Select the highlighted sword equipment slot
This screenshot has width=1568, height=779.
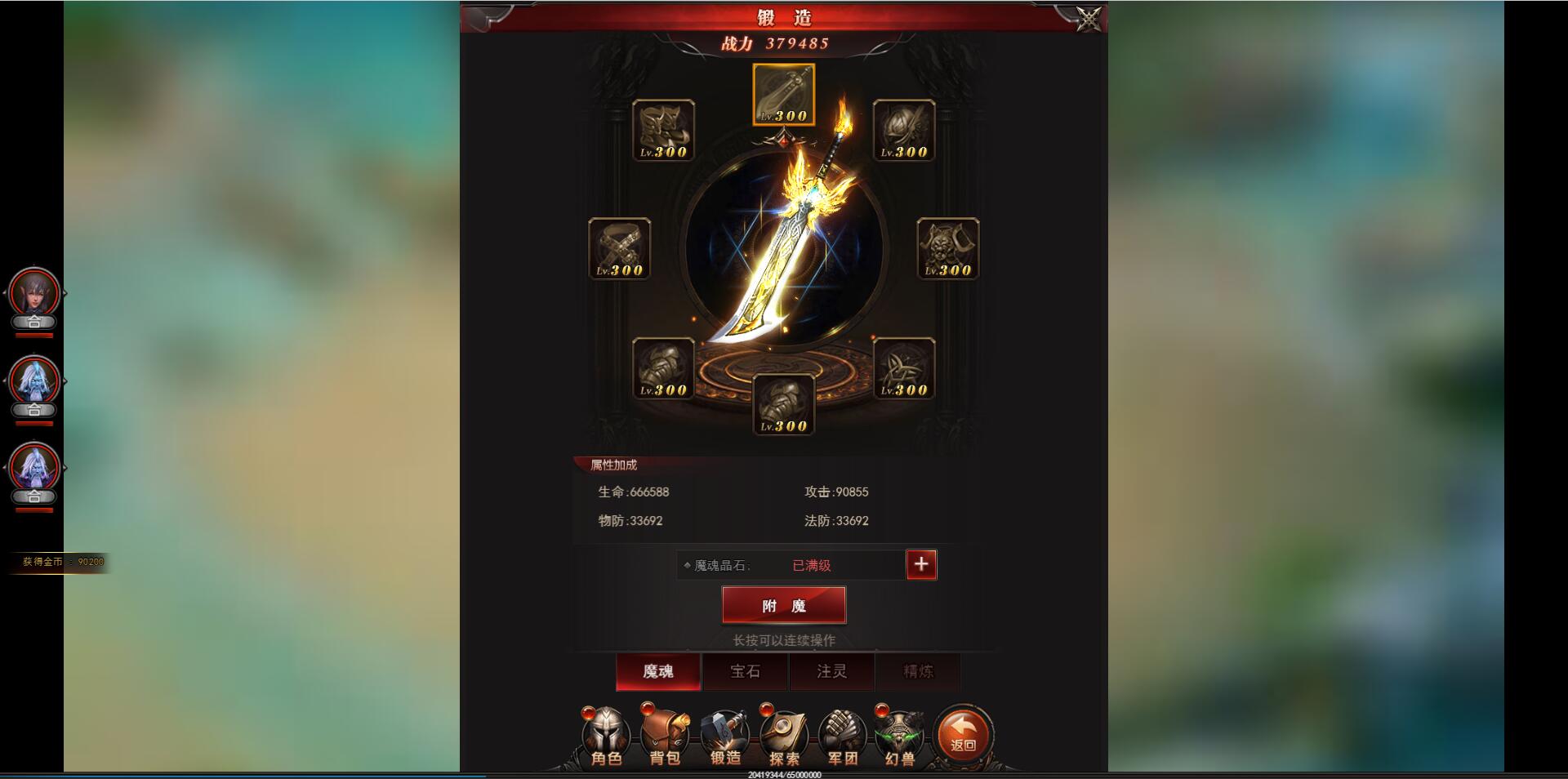point(784,94)
